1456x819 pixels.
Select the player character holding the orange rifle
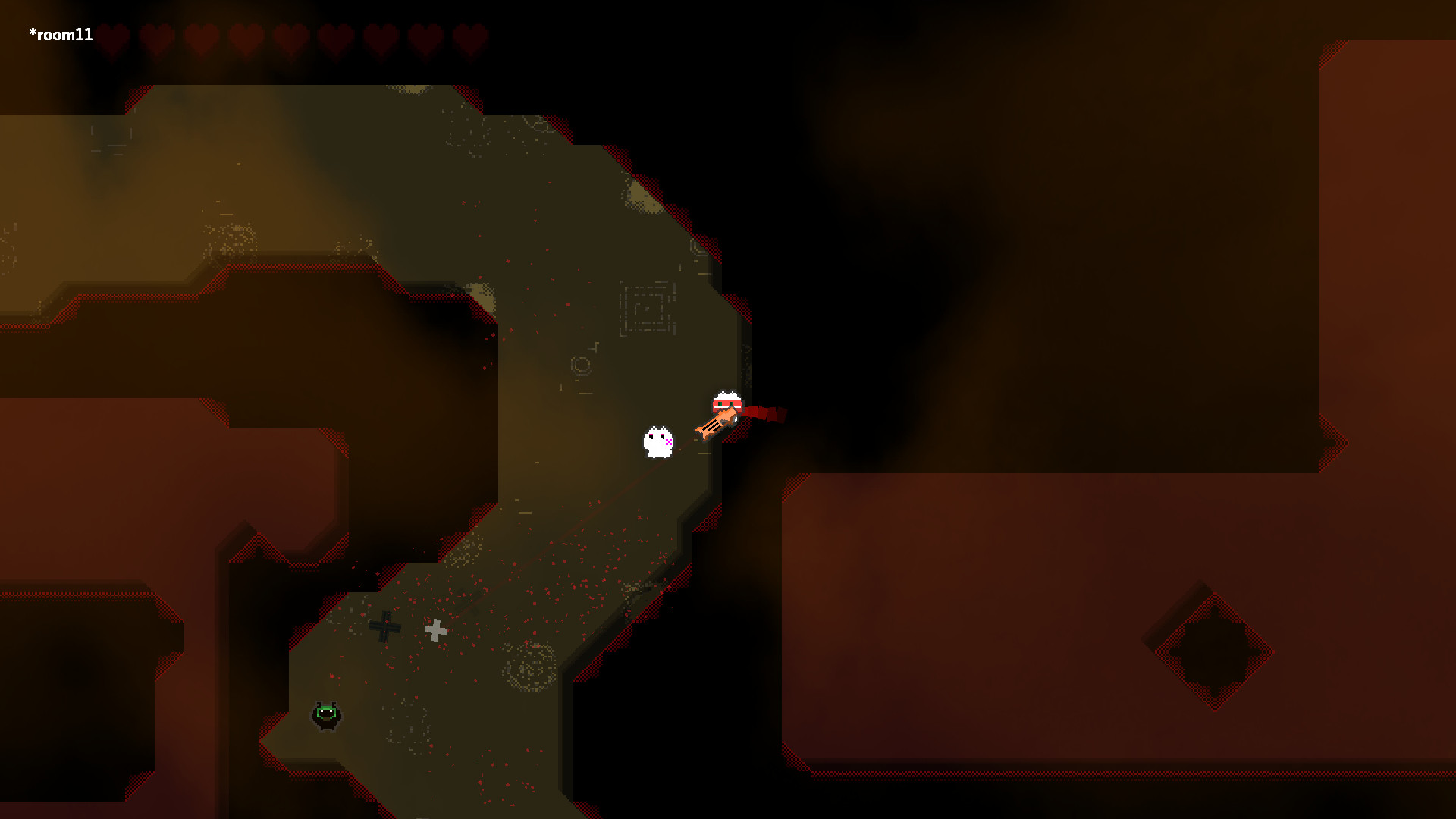coord(726,402)
